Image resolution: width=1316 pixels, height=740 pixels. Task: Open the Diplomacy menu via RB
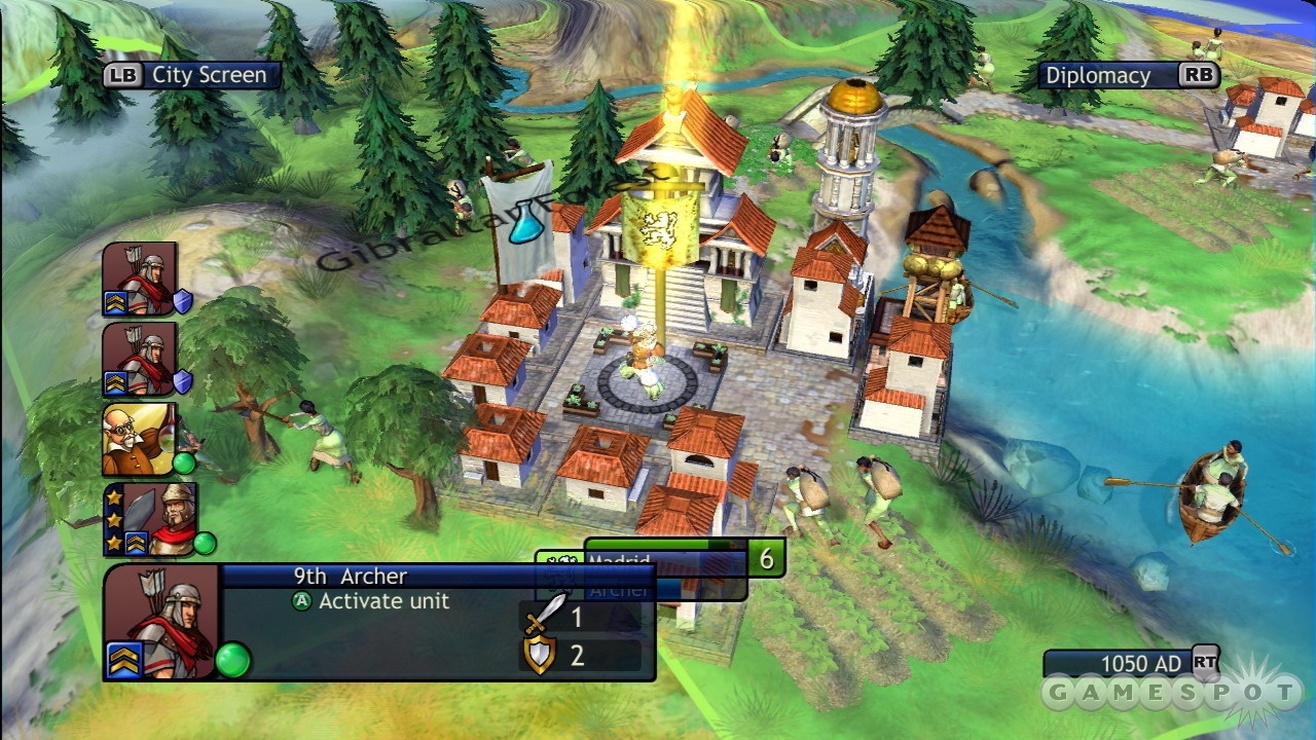pyautogui.click(x=1130, y=74)
